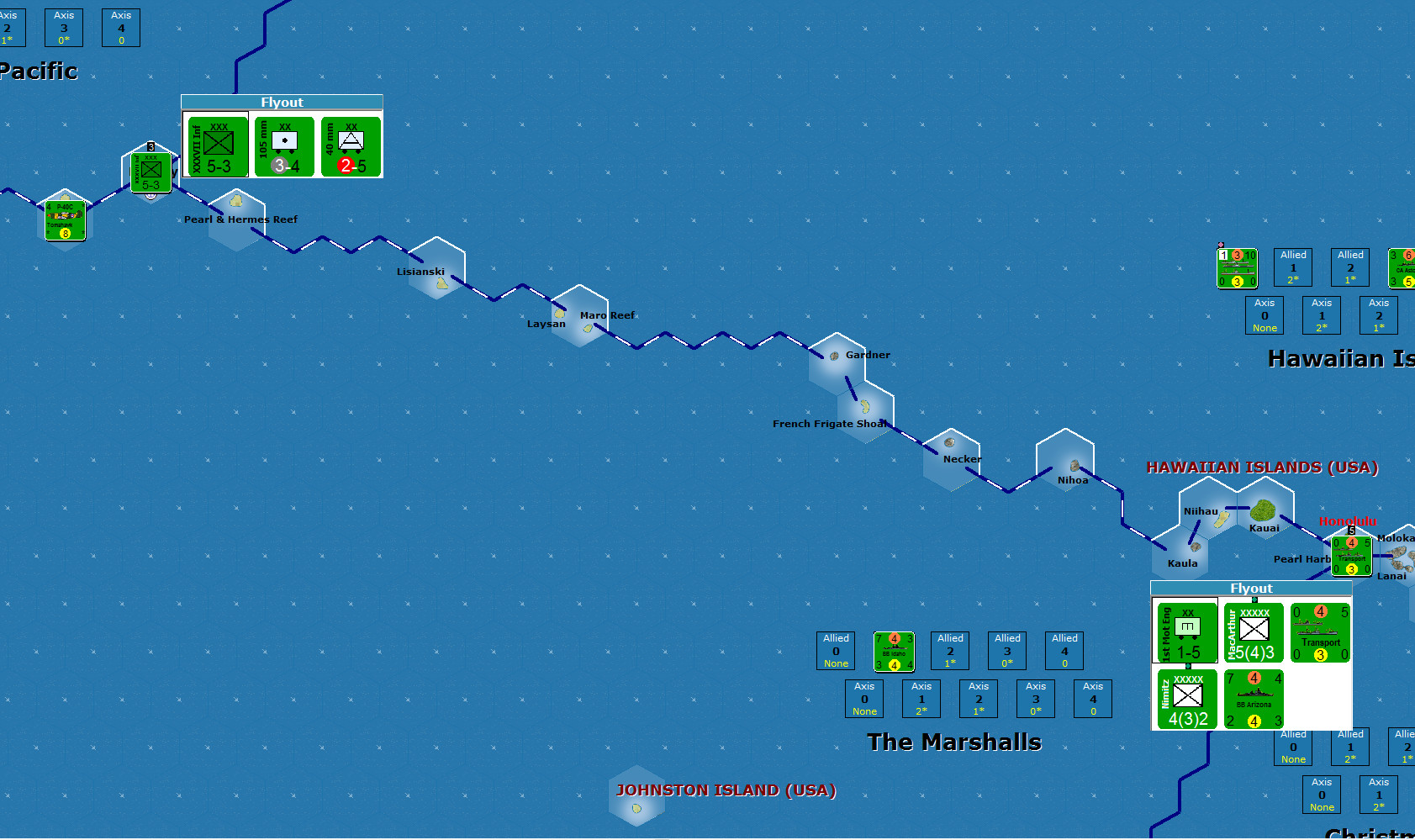Toggle the Allied 4 0 marker above The Marshalls
This screenshot has width=1415, height=840.
click(1064, 650)
